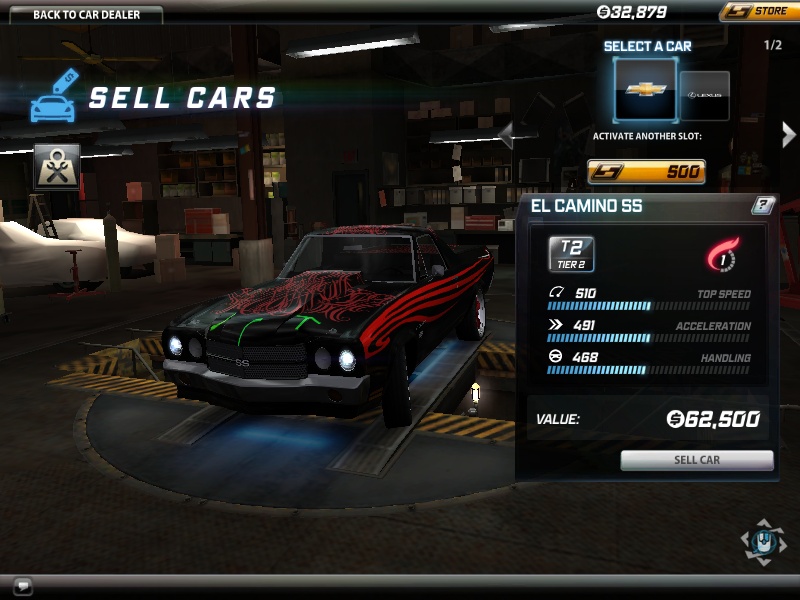Open the Store
This screenshot has width=800, height=600.
click(x=757, y=12)
